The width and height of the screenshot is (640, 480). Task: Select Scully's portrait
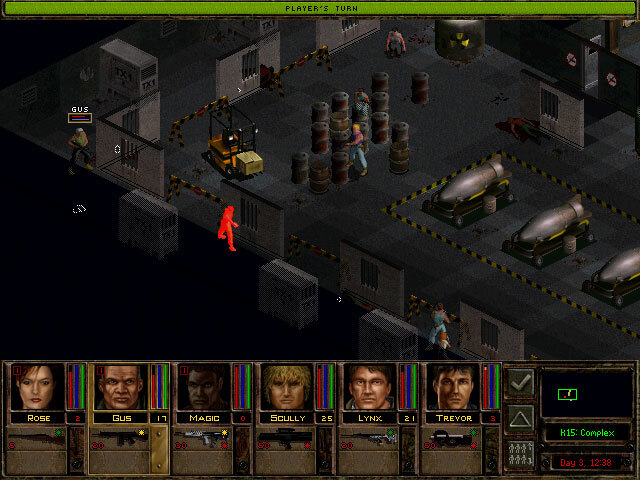click(287, 386)
